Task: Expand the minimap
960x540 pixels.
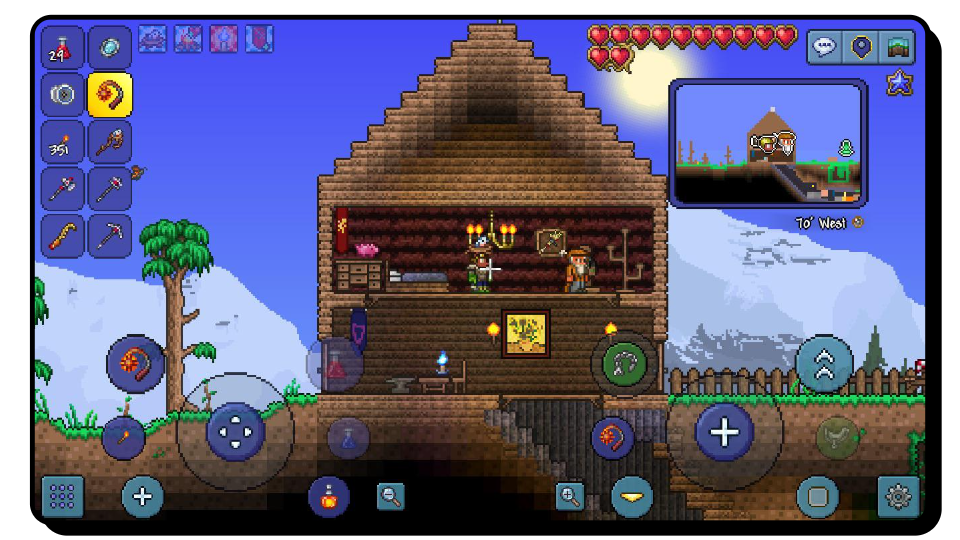Action: [767, 144]
